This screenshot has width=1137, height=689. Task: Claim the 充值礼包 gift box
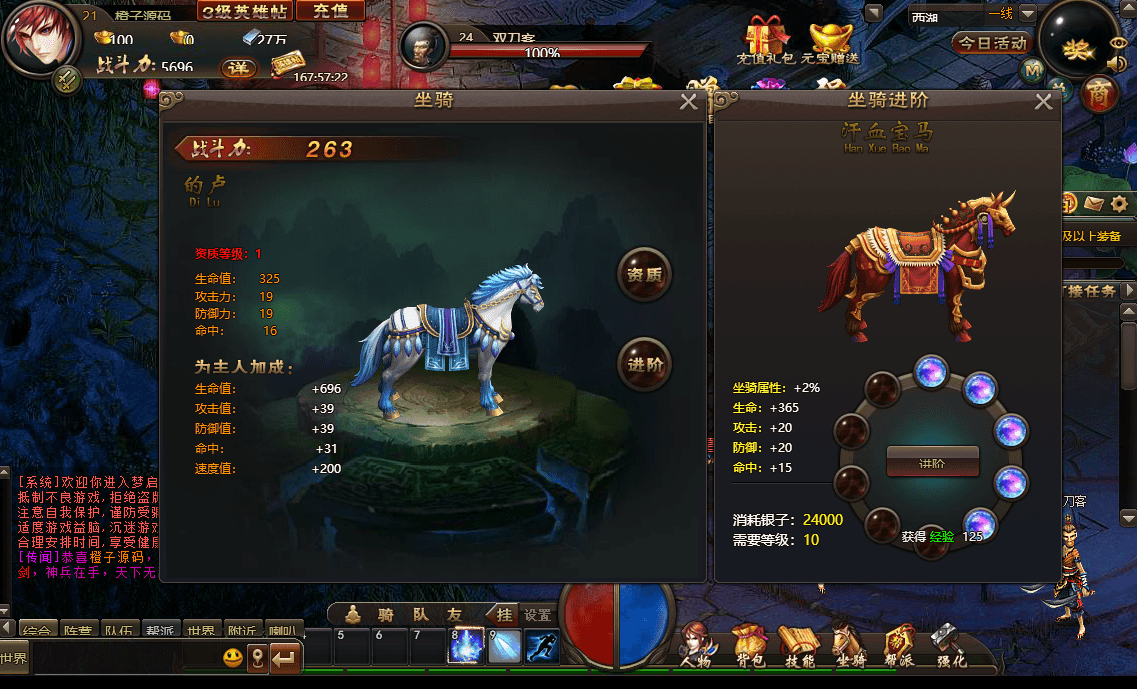[766, 40]
